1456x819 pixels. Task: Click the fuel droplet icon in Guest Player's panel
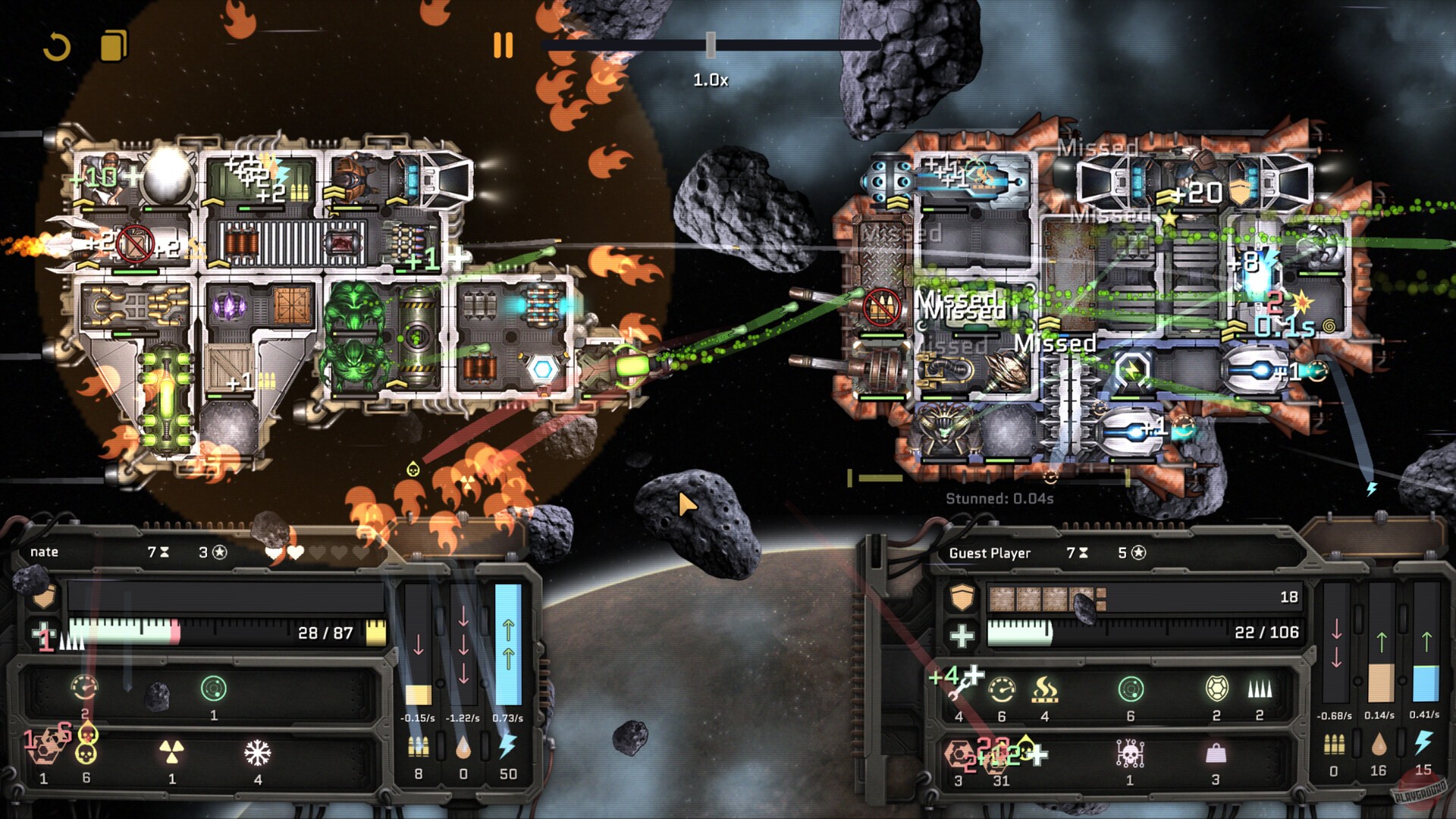(x=1379, y=746)
